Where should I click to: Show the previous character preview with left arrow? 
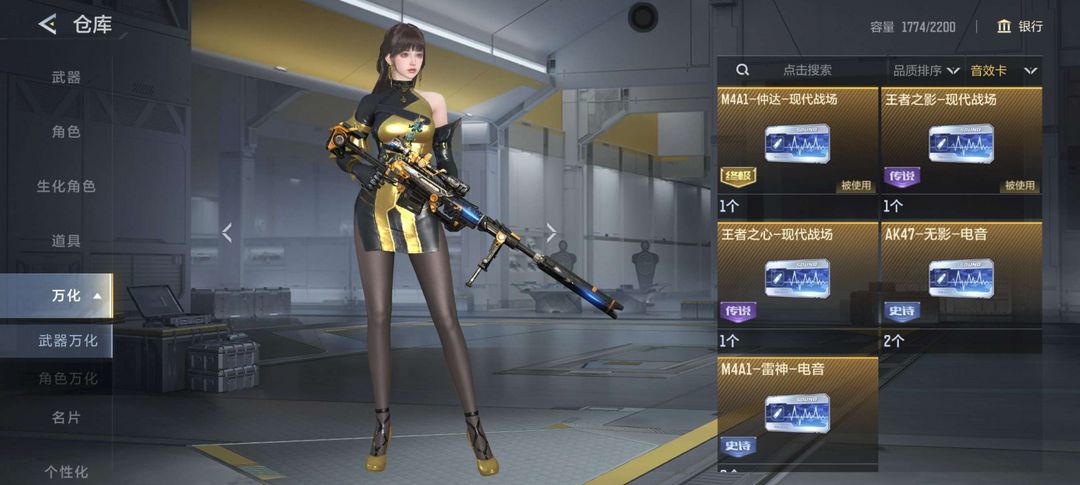(227, 232)
